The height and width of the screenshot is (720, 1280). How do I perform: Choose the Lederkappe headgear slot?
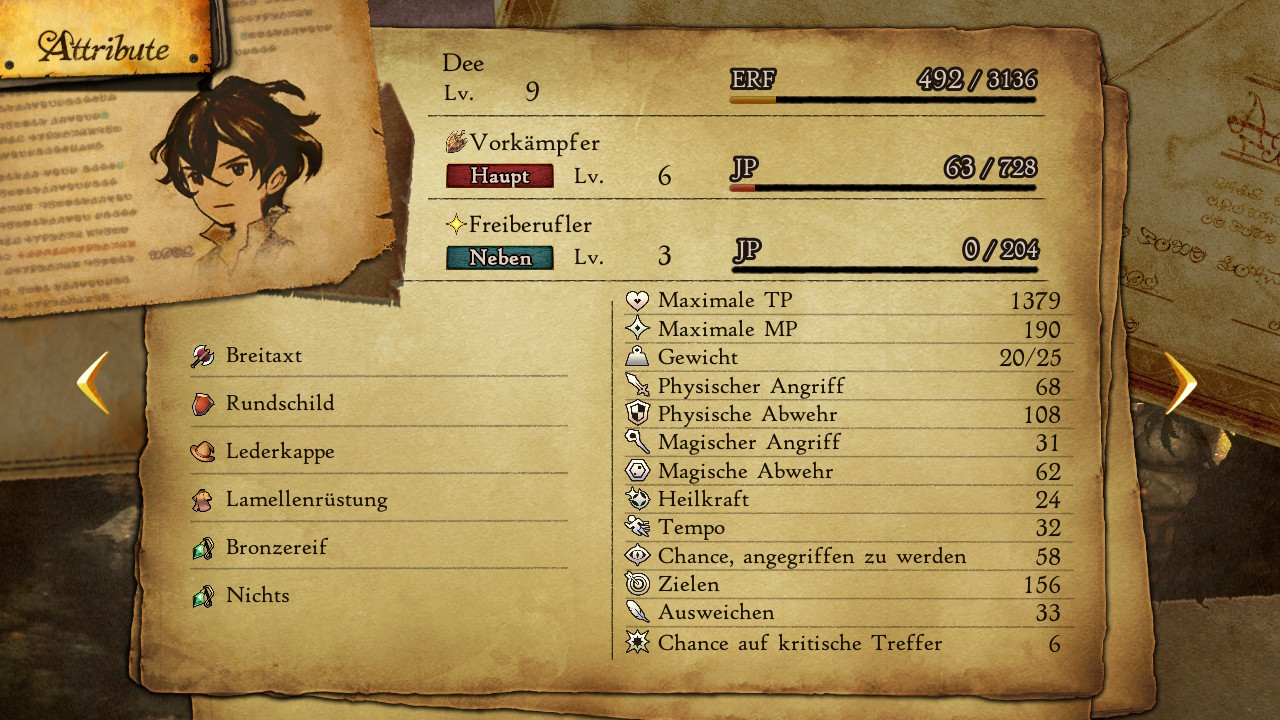(280, 452)
